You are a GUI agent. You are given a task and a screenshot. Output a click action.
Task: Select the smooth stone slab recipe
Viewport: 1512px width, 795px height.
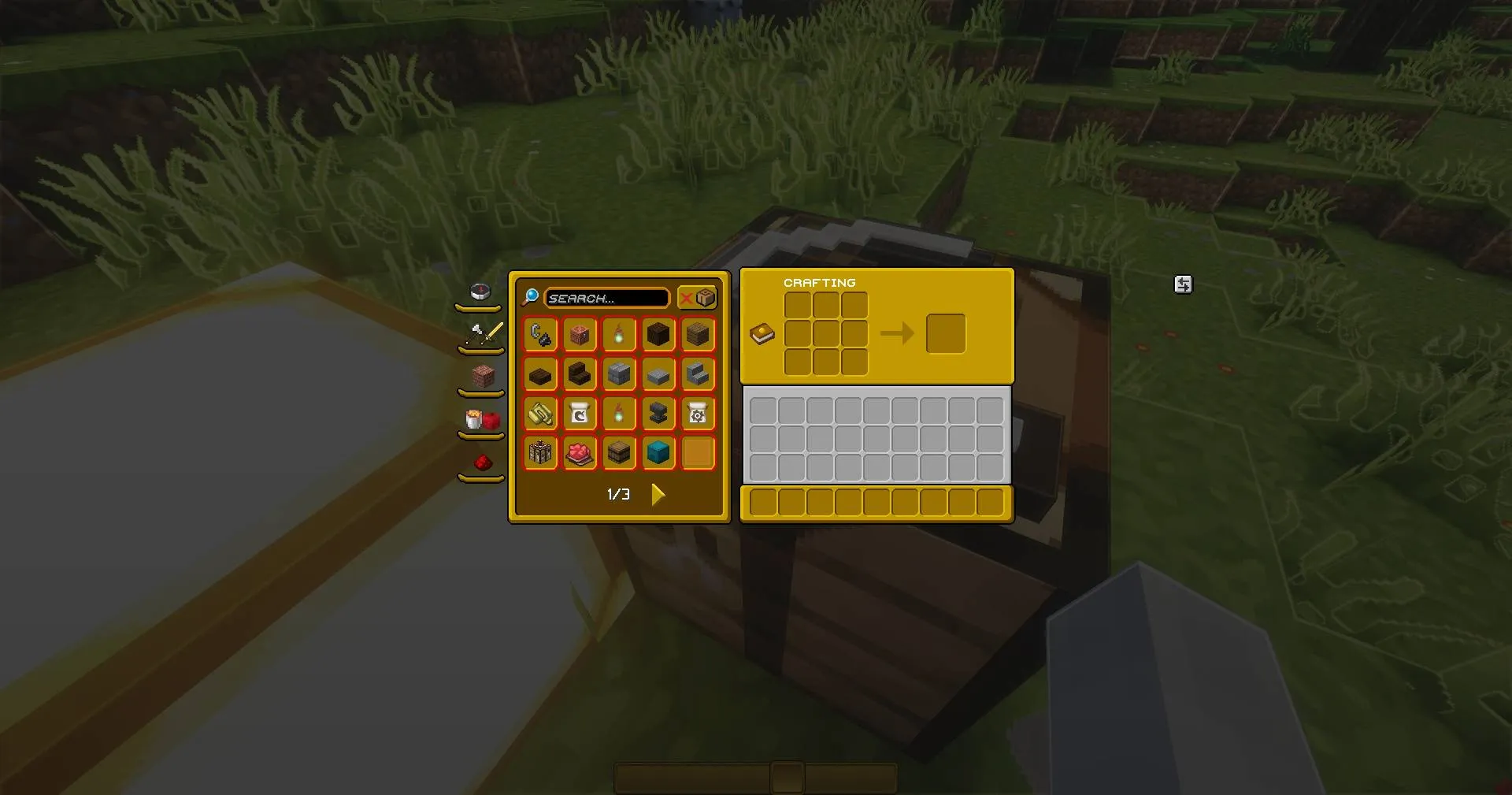coord(658,374)
